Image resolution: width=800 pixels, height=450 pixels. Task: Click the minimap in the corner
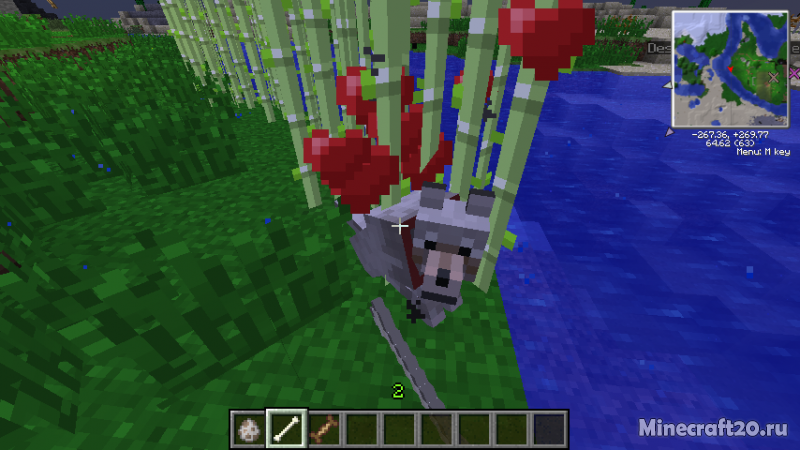coord(730,69)
